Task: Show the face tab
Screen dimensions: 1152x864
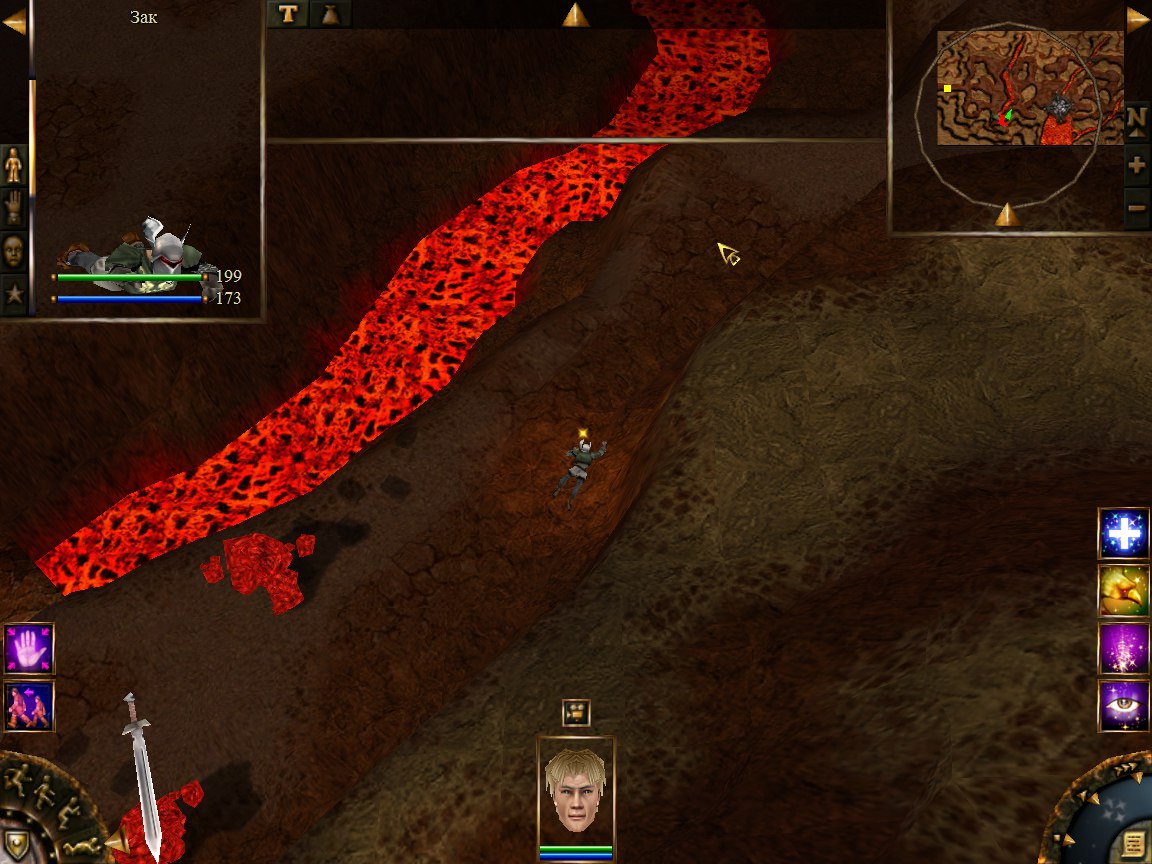Action: (x=14, y=251)
